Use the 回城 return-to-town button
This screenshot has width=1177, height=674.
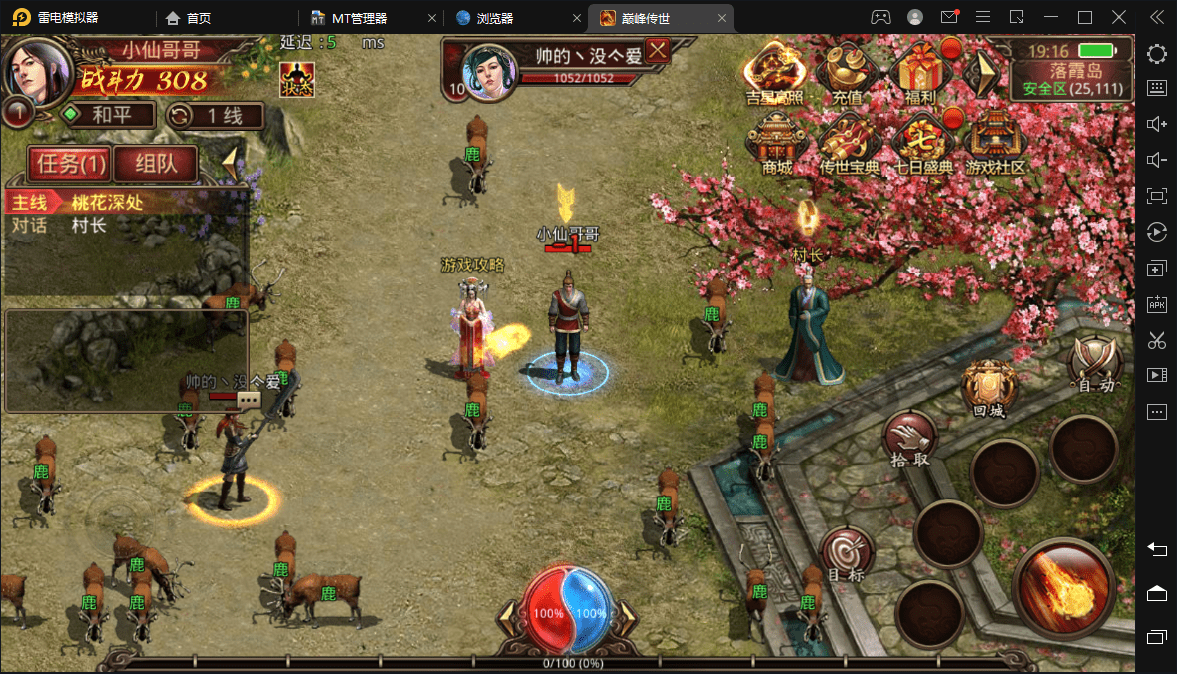coord(988,387)
